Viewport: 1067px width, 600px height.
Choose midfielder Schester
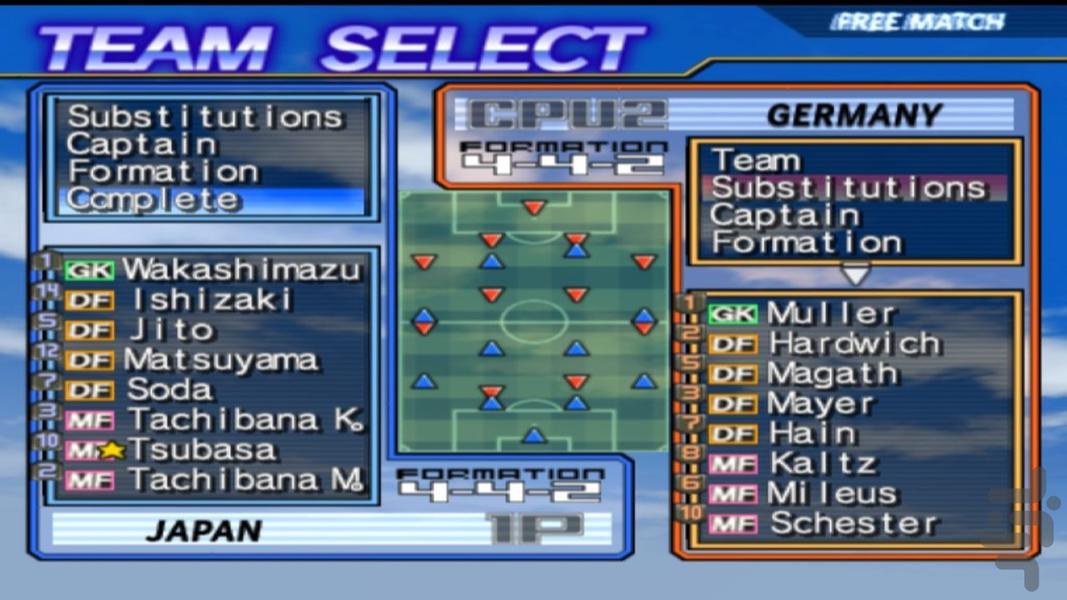click(x=854, y=523)
